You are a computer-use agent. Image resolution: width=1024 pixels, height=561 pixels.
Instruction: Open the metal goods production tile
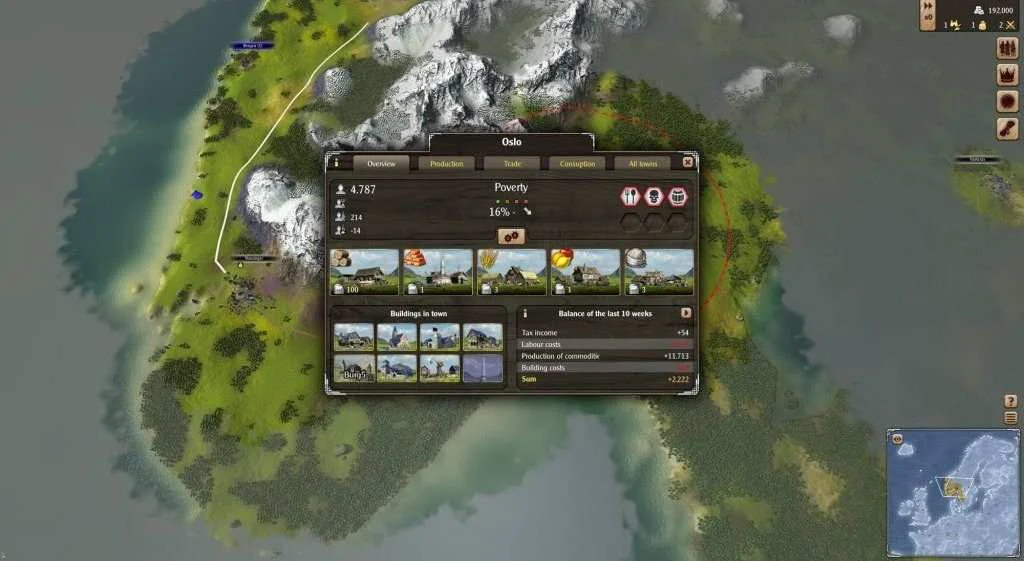[659, 272]
